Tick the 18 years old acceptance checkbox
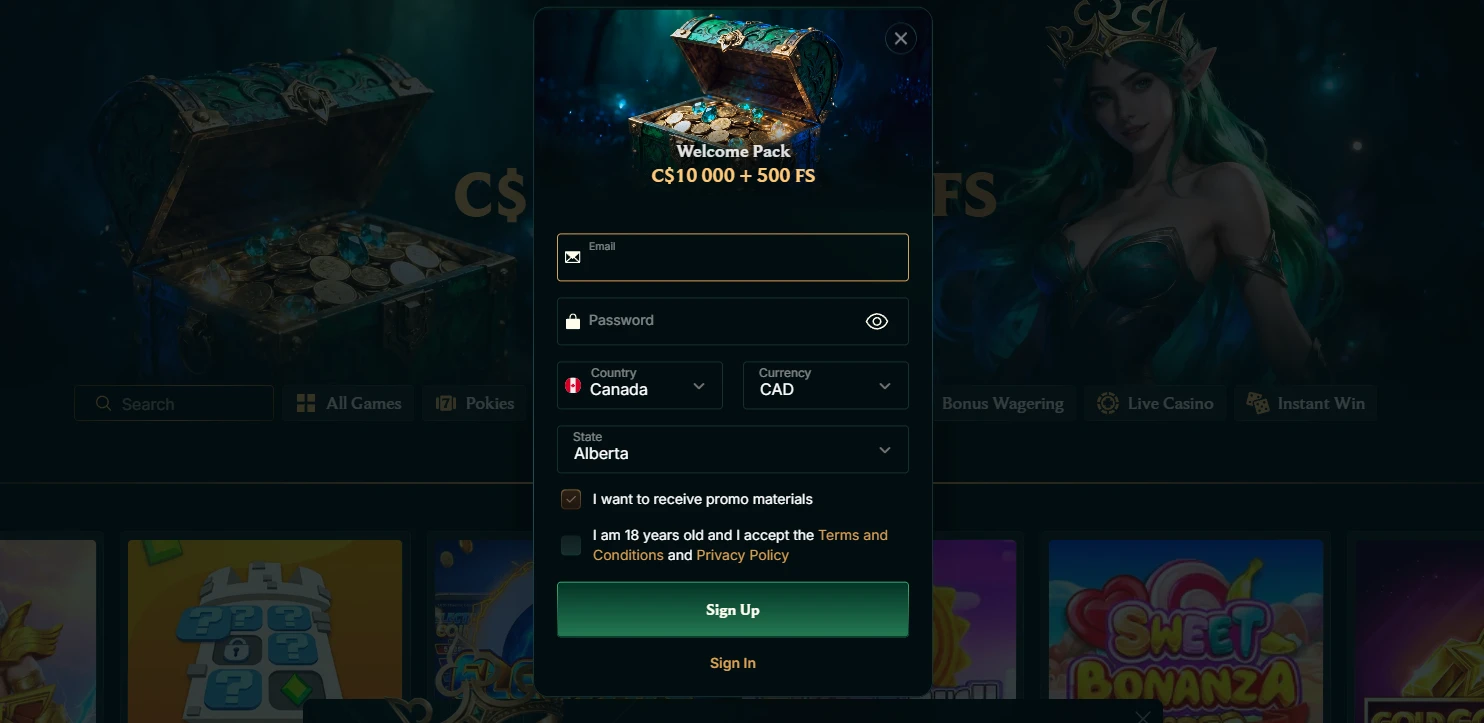 click(571, 545)
